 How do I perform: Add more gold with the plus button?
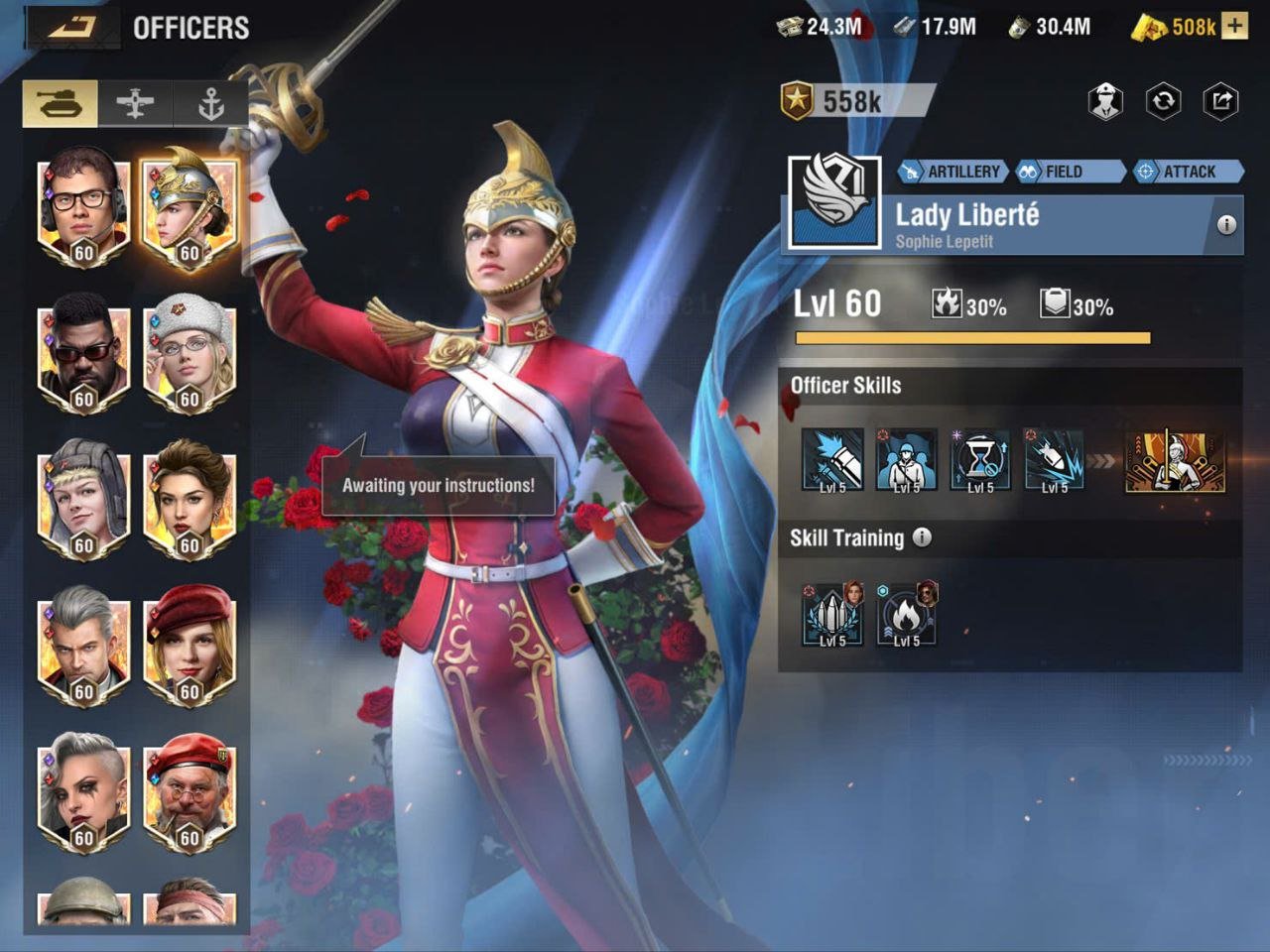point(1234,27)
